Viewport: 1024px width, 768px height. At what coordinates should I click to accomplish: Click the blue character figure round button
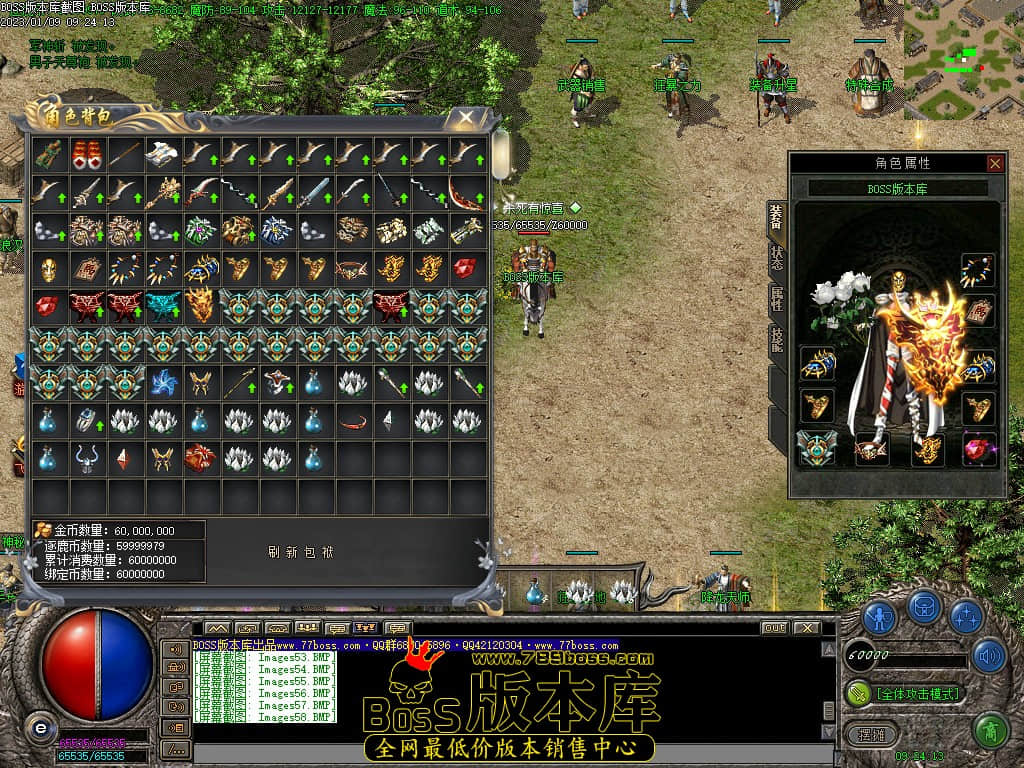pos(879,617)
